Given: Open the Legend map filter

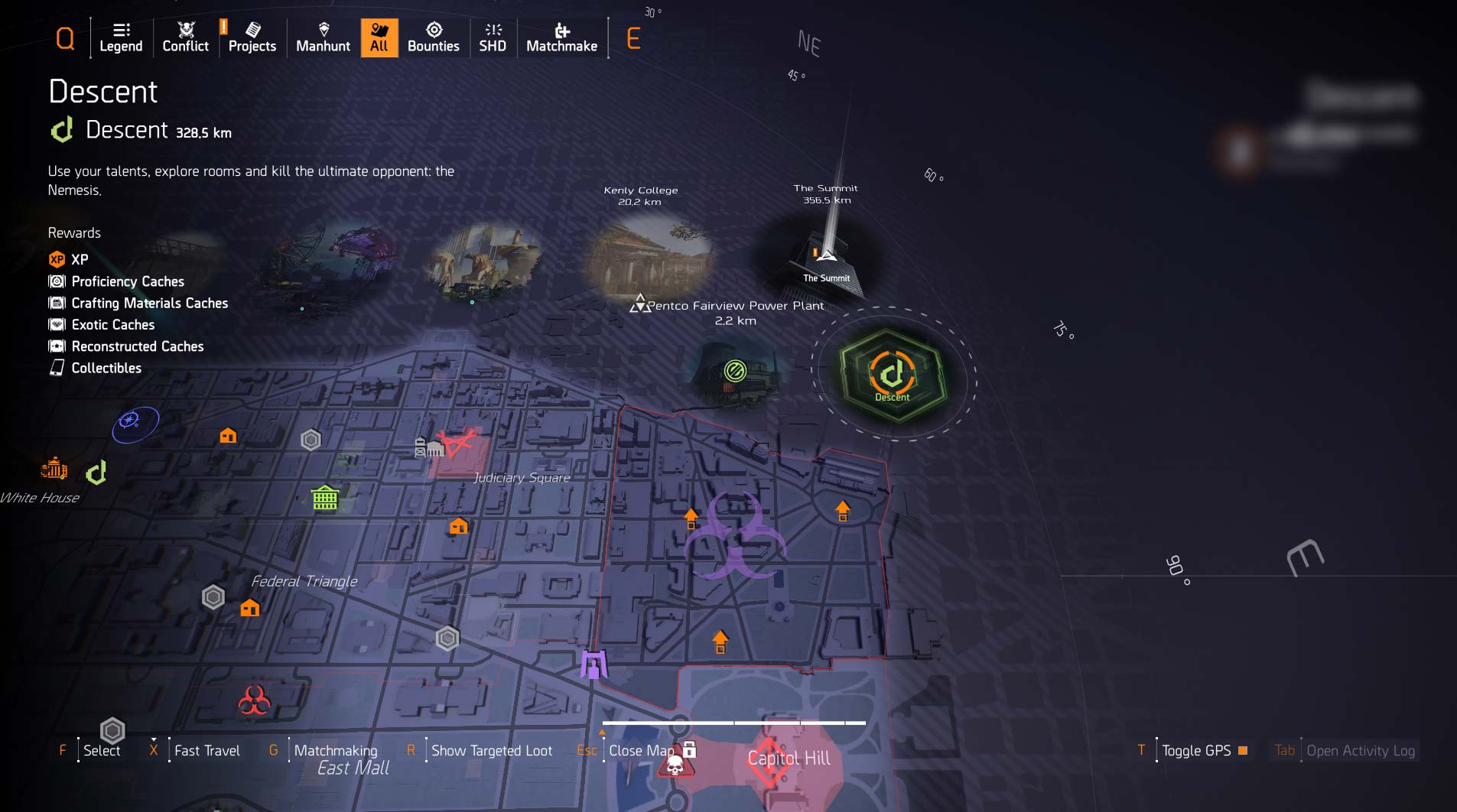Looking at the screenshot, I should (x=121, y=37).
